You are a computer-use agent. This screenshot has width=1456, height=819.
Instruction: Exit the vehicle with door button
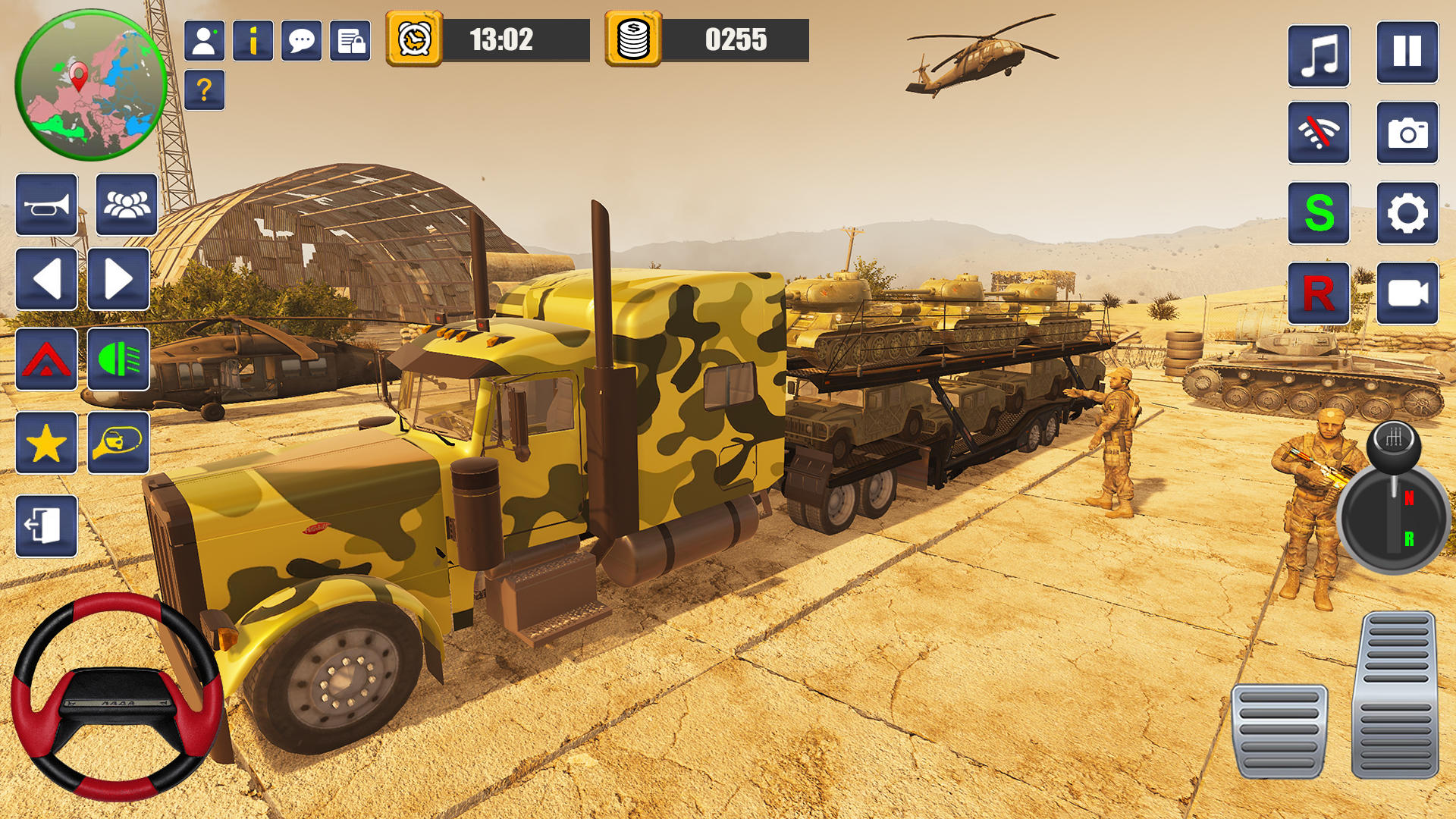click(46, 526)
